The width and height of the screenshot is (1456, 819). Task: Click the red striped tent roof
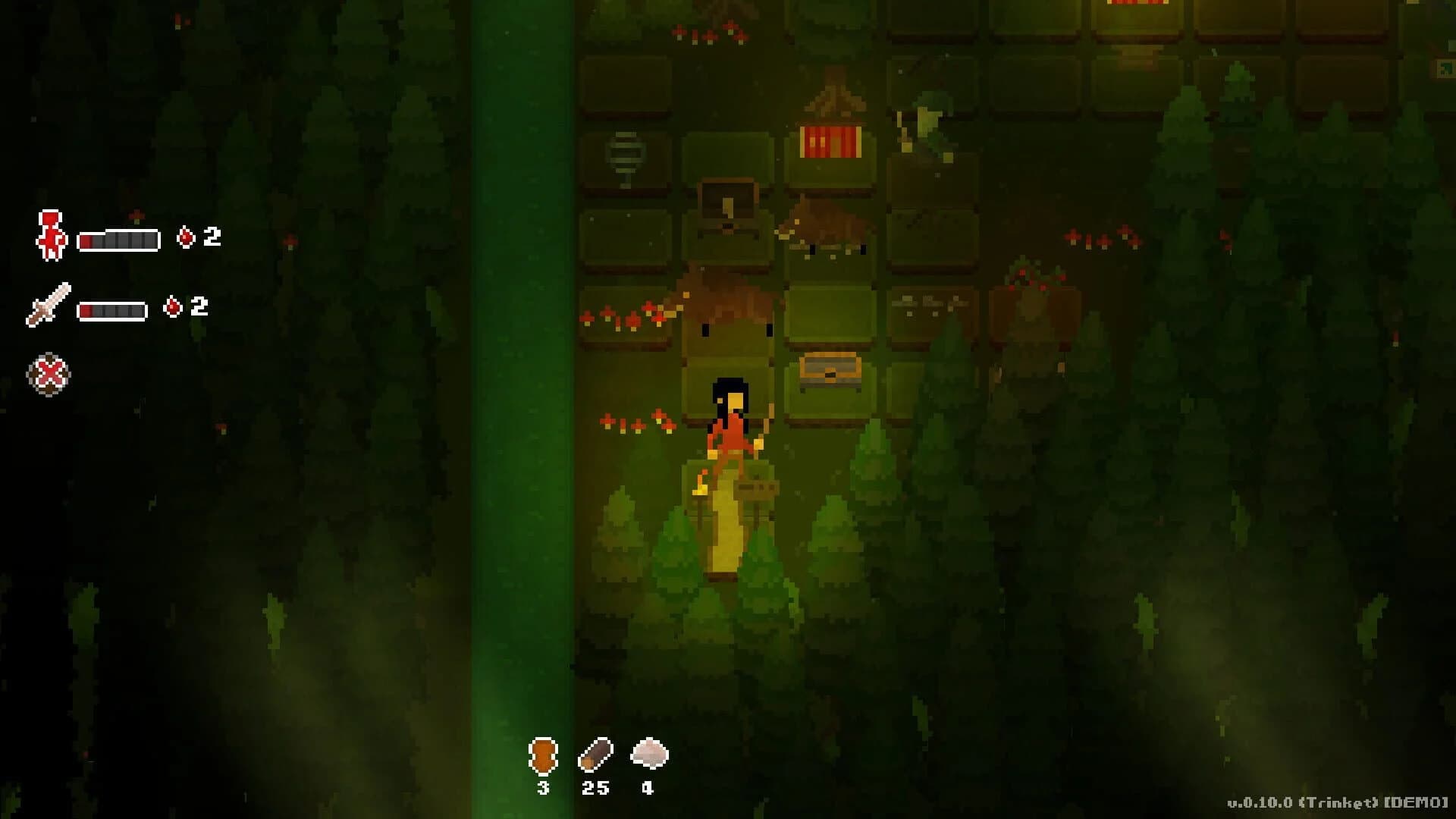pyautogui.click(x=830, y=142)
